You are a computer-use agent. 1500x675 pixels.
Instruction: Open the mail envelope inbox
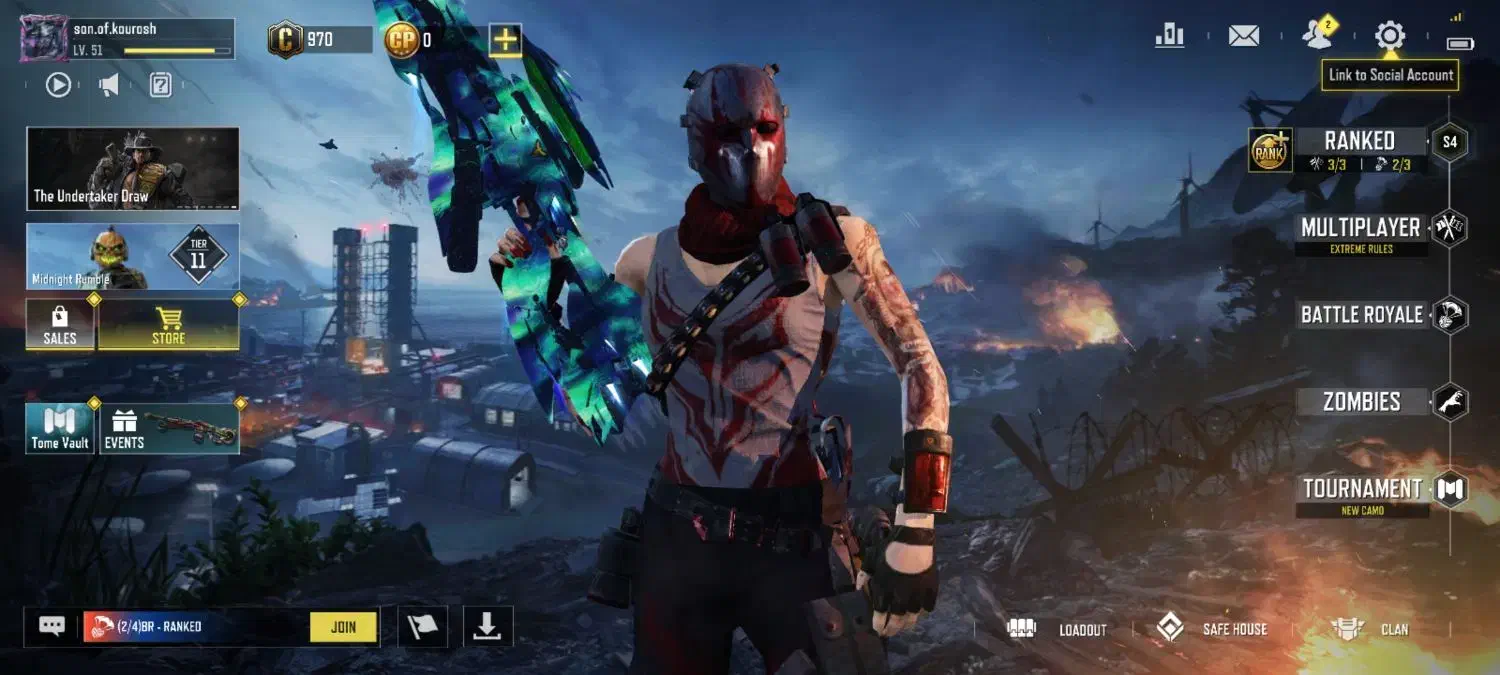point(1243,36)
